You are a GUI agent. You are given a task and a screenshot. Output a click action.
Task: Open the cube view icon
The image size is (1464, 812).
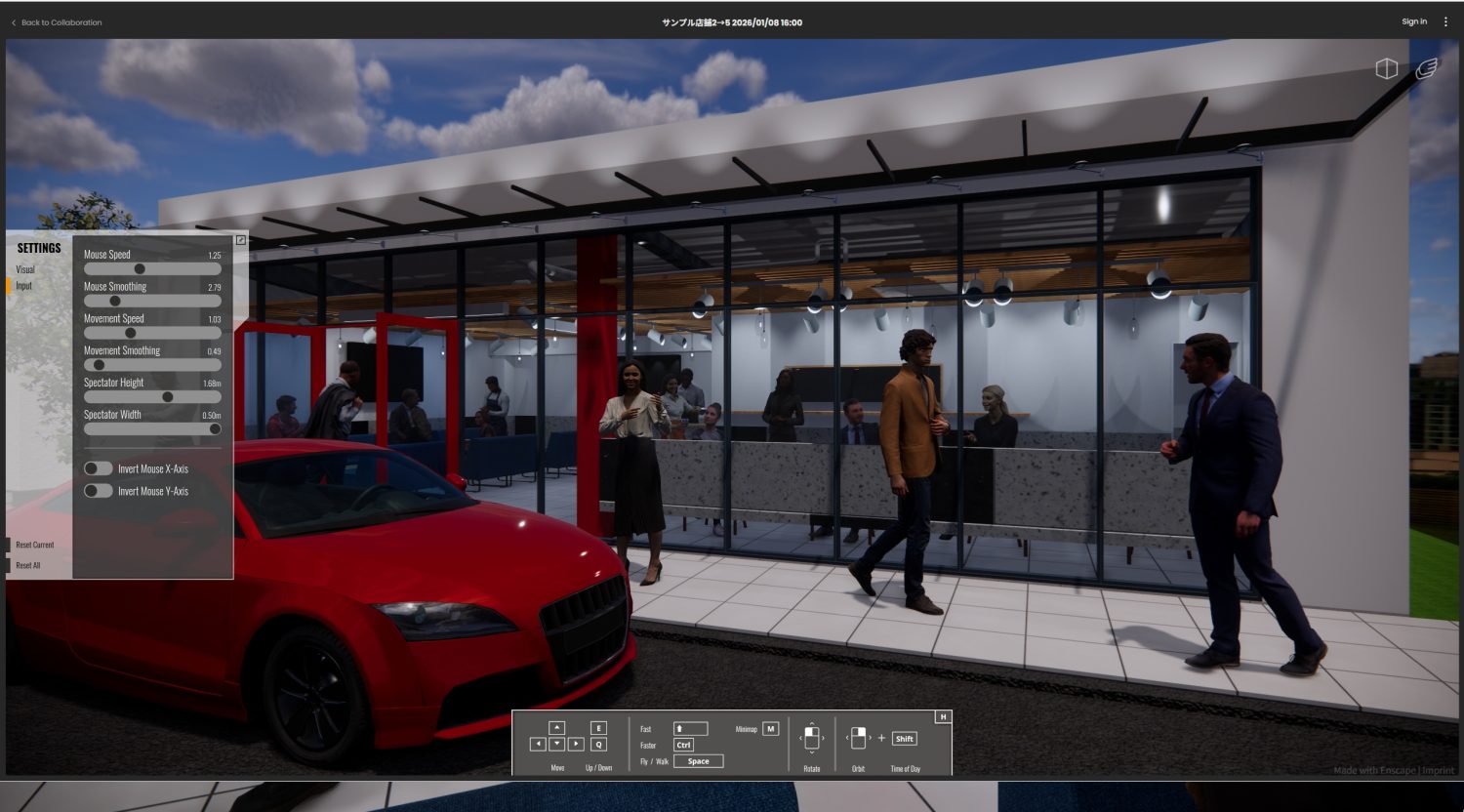(x=1386, y=68)
